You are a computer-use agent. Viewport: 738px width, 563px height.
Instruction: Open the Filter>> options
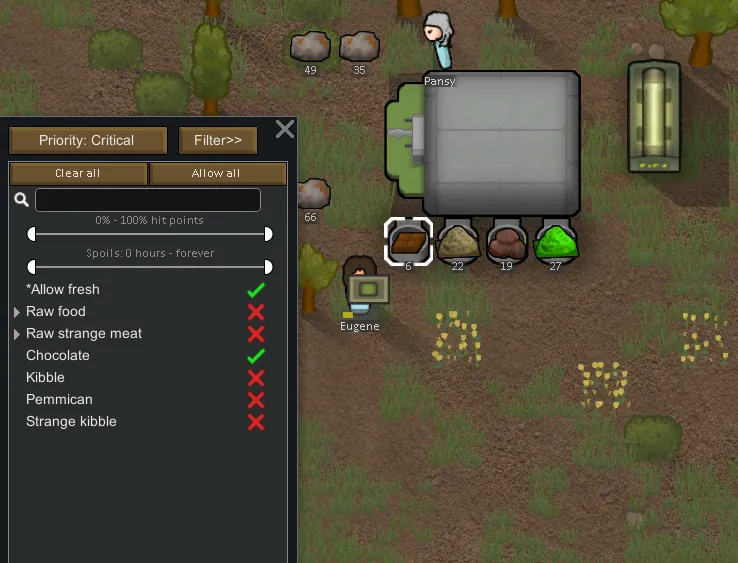[218, 140]
